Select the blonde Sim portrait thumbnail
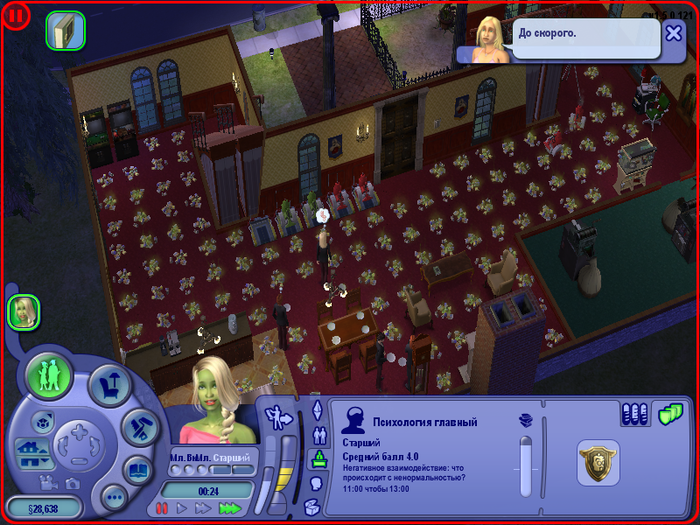Image resolution: width=700 pixels, height=525 pixels. pos(23,312)
